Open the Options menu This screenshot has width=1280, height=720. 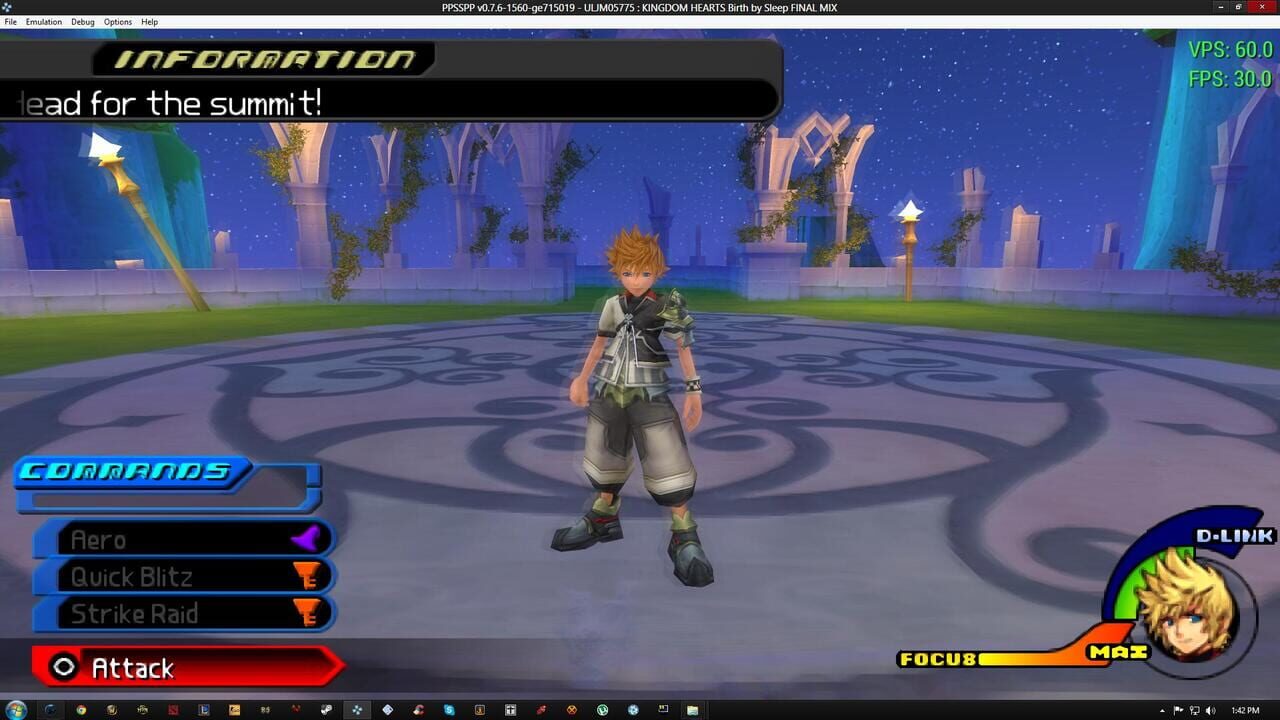click(x=117, y=22)
